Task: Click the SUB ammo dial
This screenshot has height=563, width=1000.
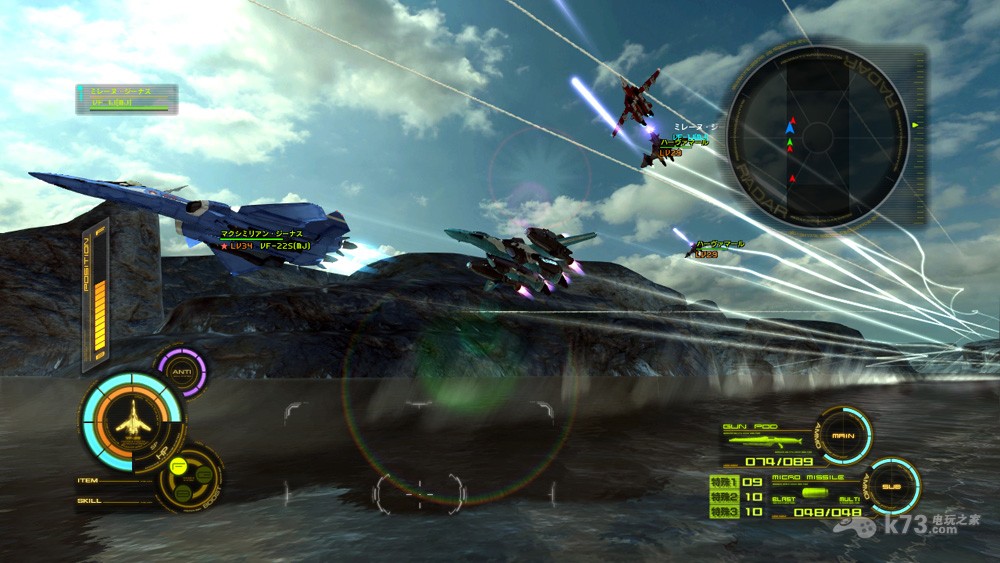Action: 890,488
